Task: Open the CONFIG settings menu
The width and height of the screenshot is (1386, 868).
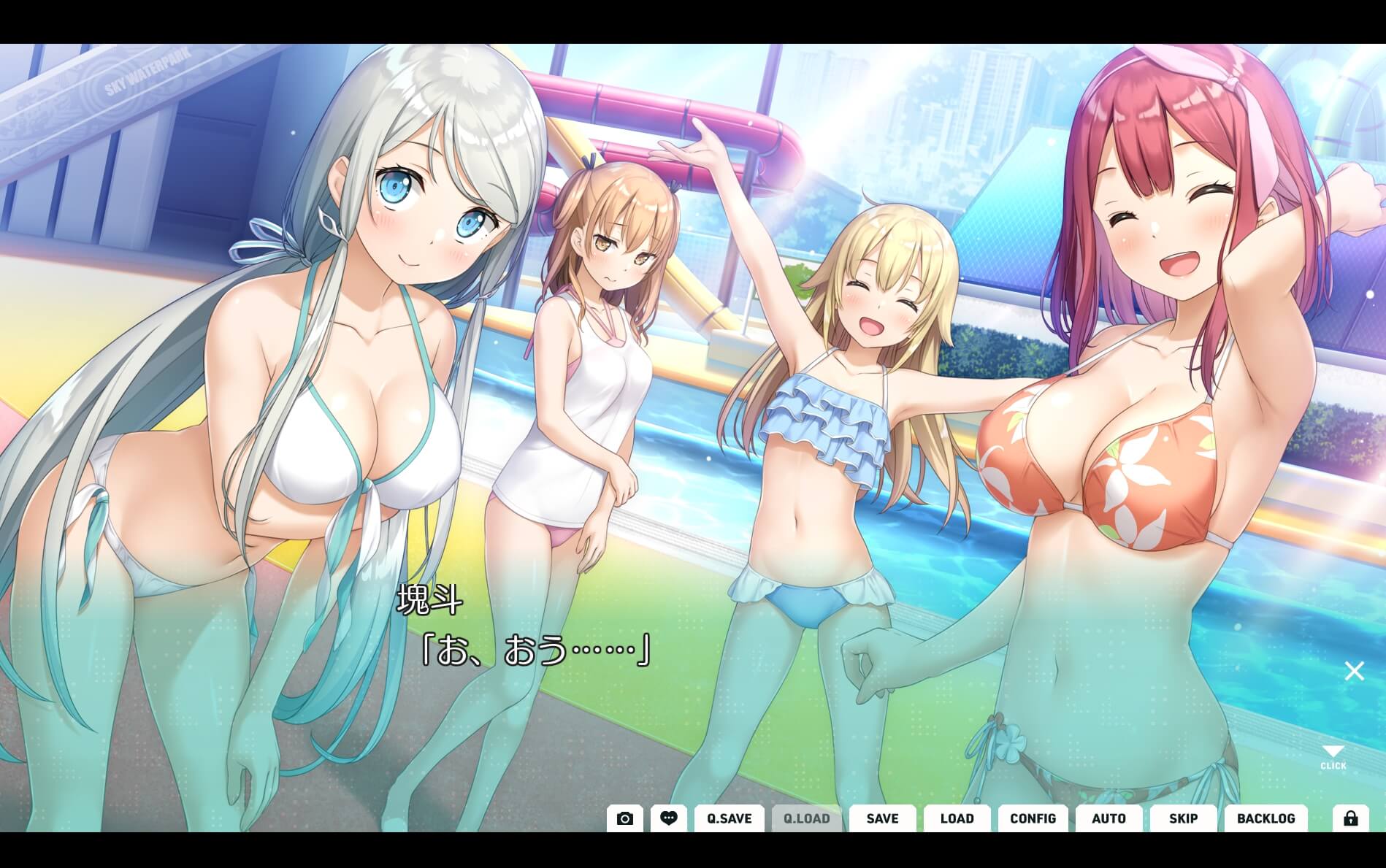Action: pos(1033,818)
